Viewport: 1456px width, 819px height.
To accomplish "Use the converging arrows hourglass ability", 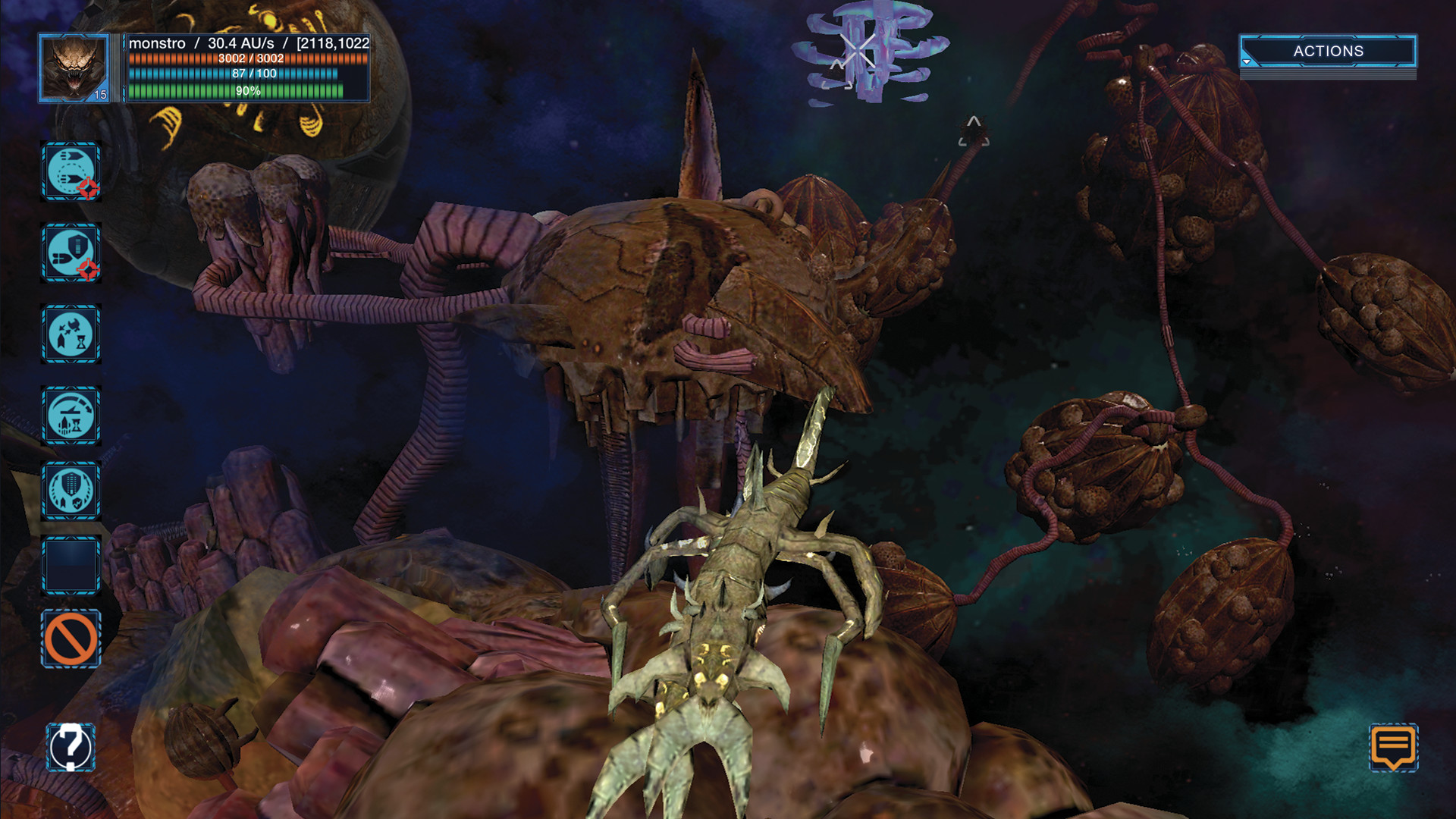I will (71, 334).
